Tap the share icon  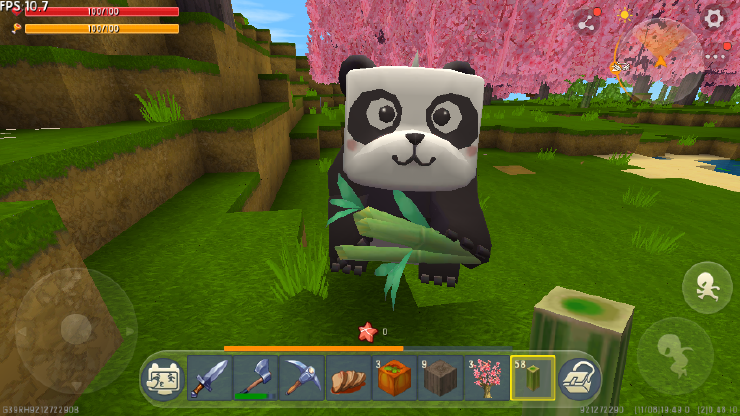coord(586,23)
